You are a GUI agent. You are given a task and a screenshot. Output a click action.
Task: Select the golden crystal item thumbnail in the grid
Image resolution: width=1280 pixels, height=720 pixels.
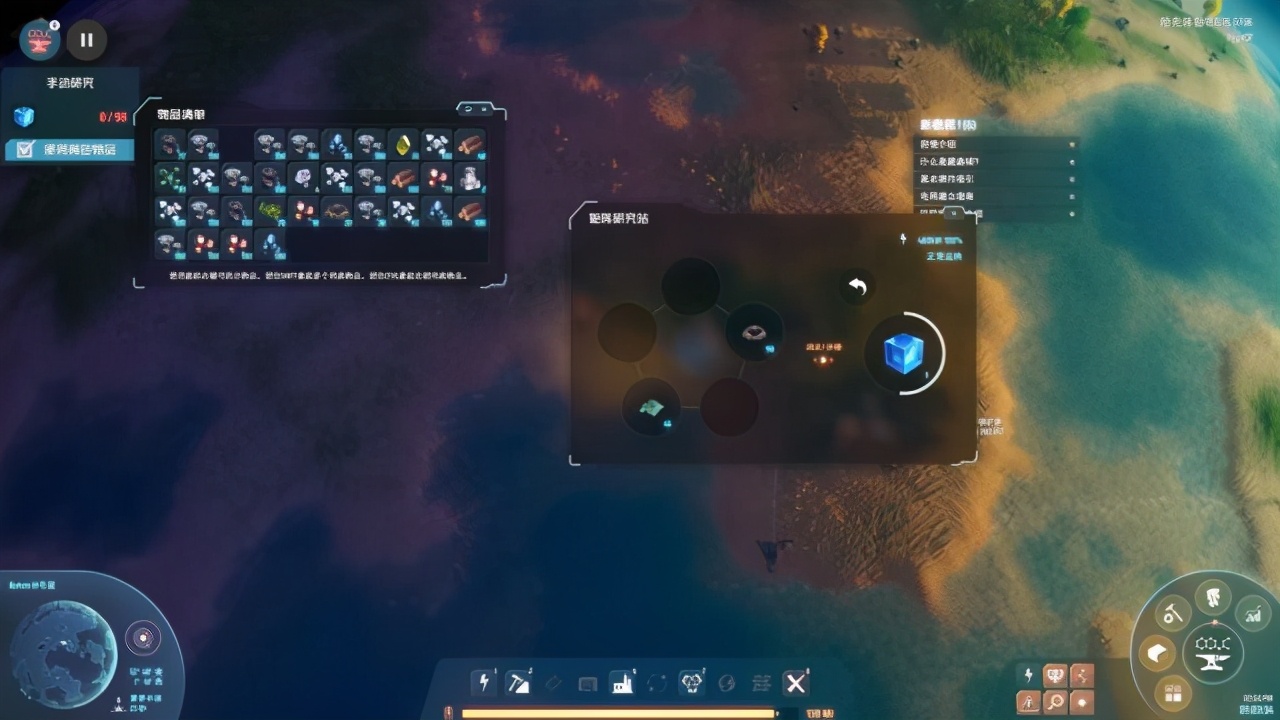click(x=403, y=145)
